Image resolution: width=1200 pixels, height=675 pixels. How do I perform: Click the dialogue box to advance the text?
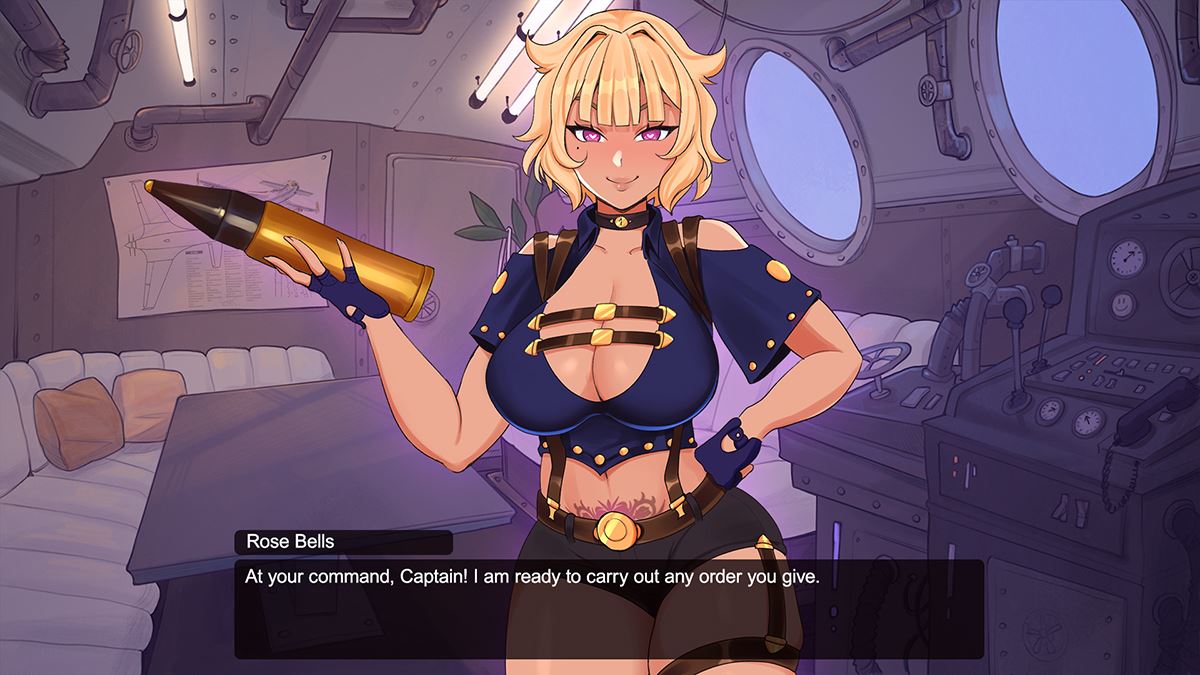click(608, 608)
